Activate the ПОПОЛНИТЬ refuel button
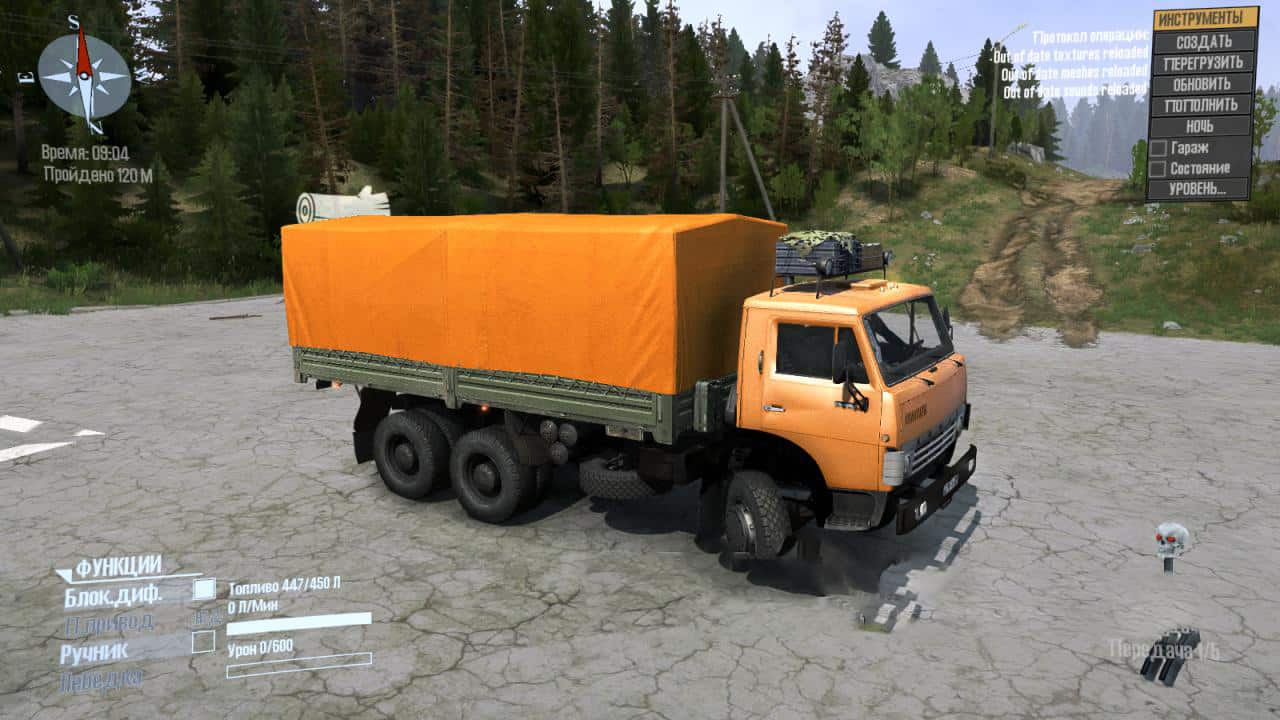 pos(1203,105)
